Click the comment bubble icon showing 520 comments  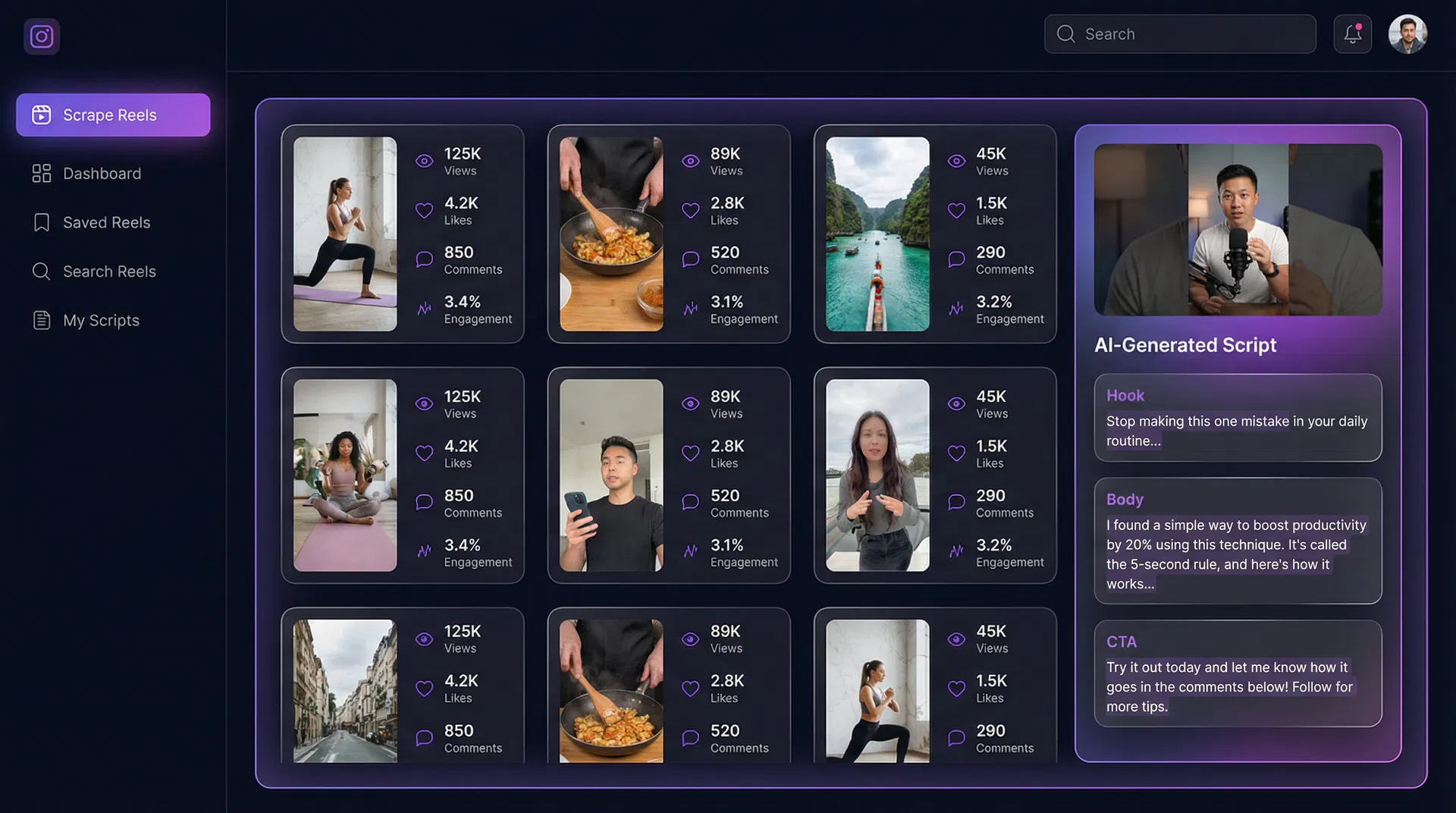click(x=689, y=259)
